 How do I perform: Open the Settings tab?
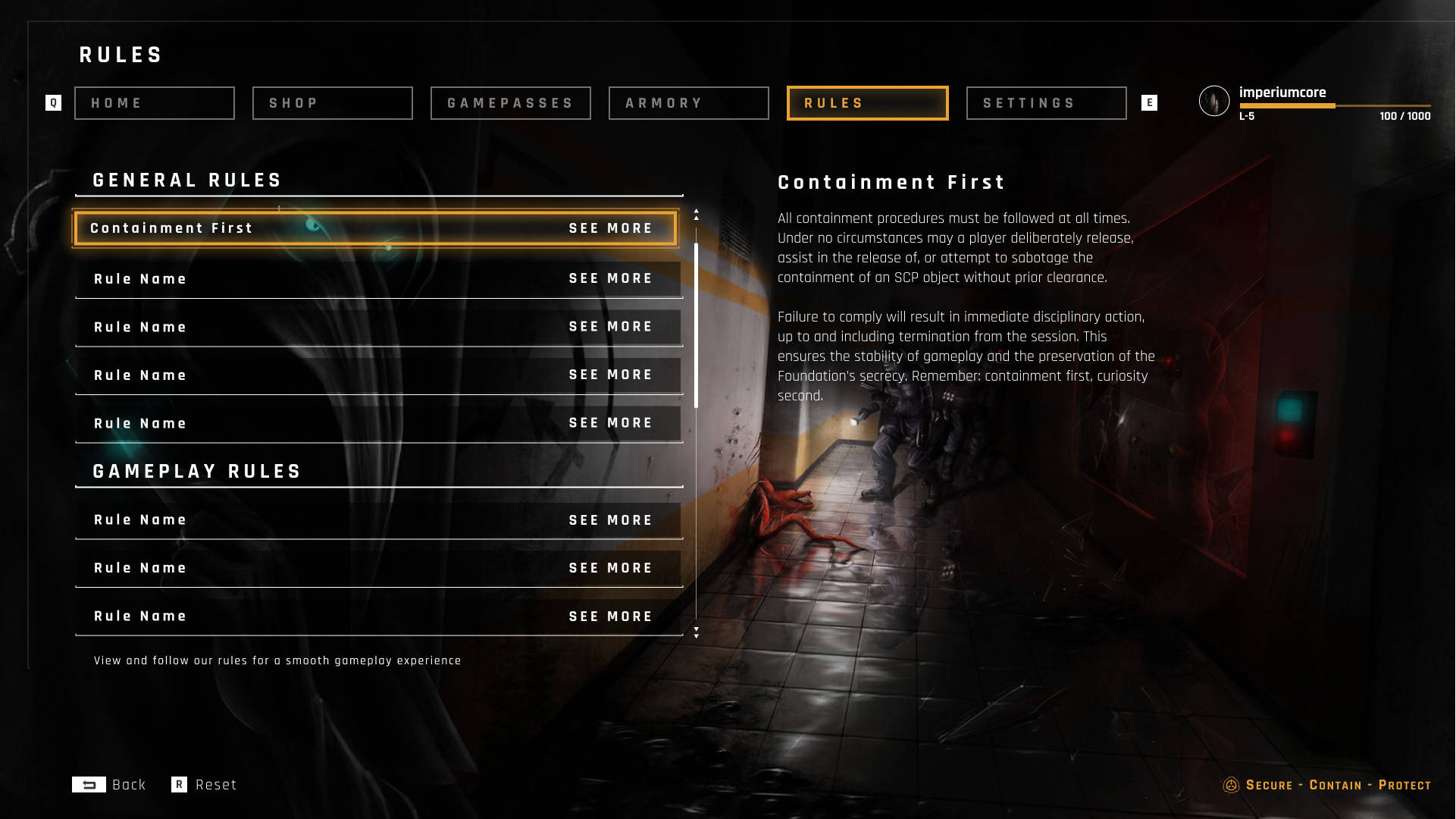tap(1047, 103)
